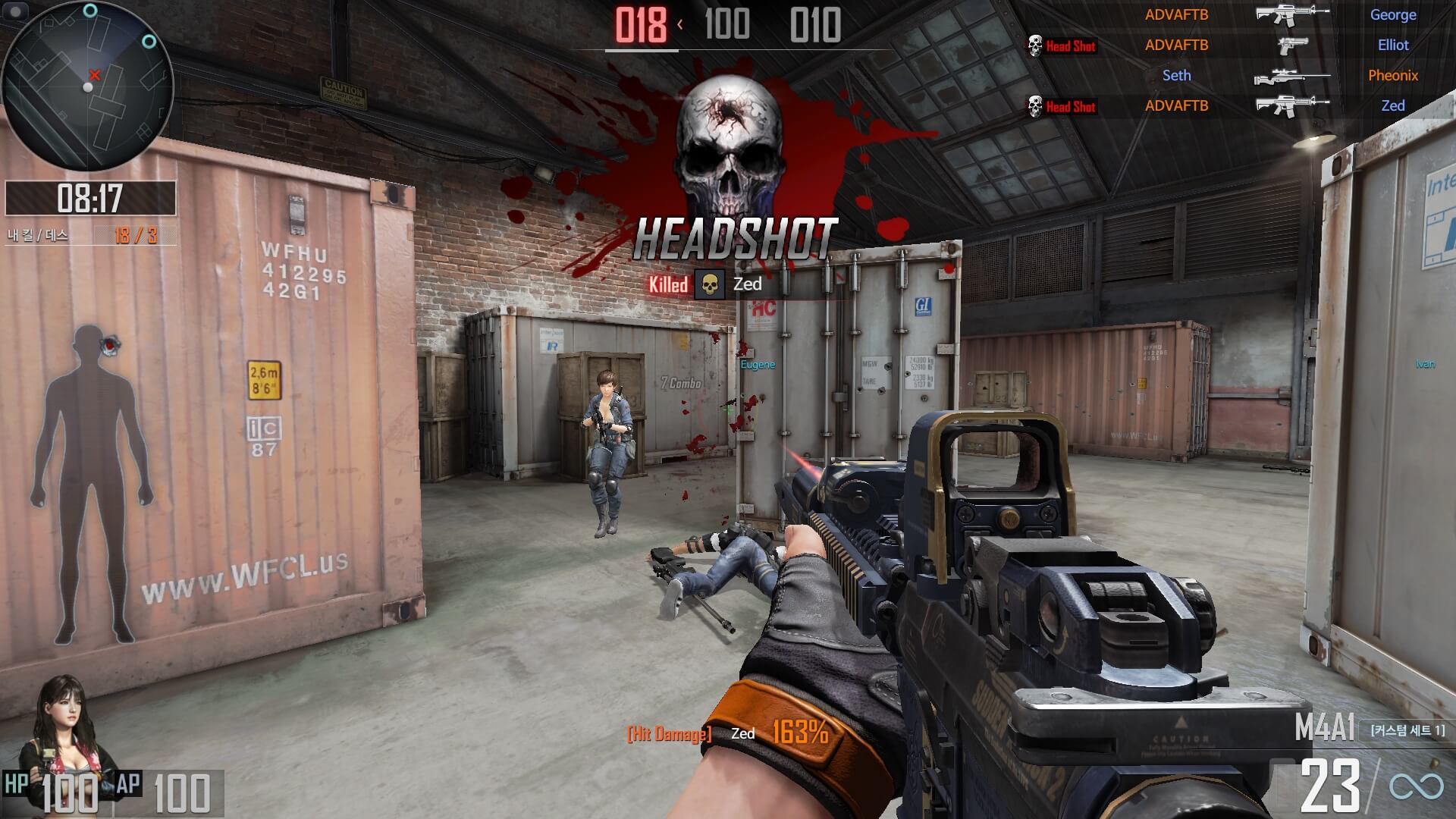Click the pistol icon in the kill feed
The height and width of the screenshot is (819, 1456).
tap(1292, 45)
